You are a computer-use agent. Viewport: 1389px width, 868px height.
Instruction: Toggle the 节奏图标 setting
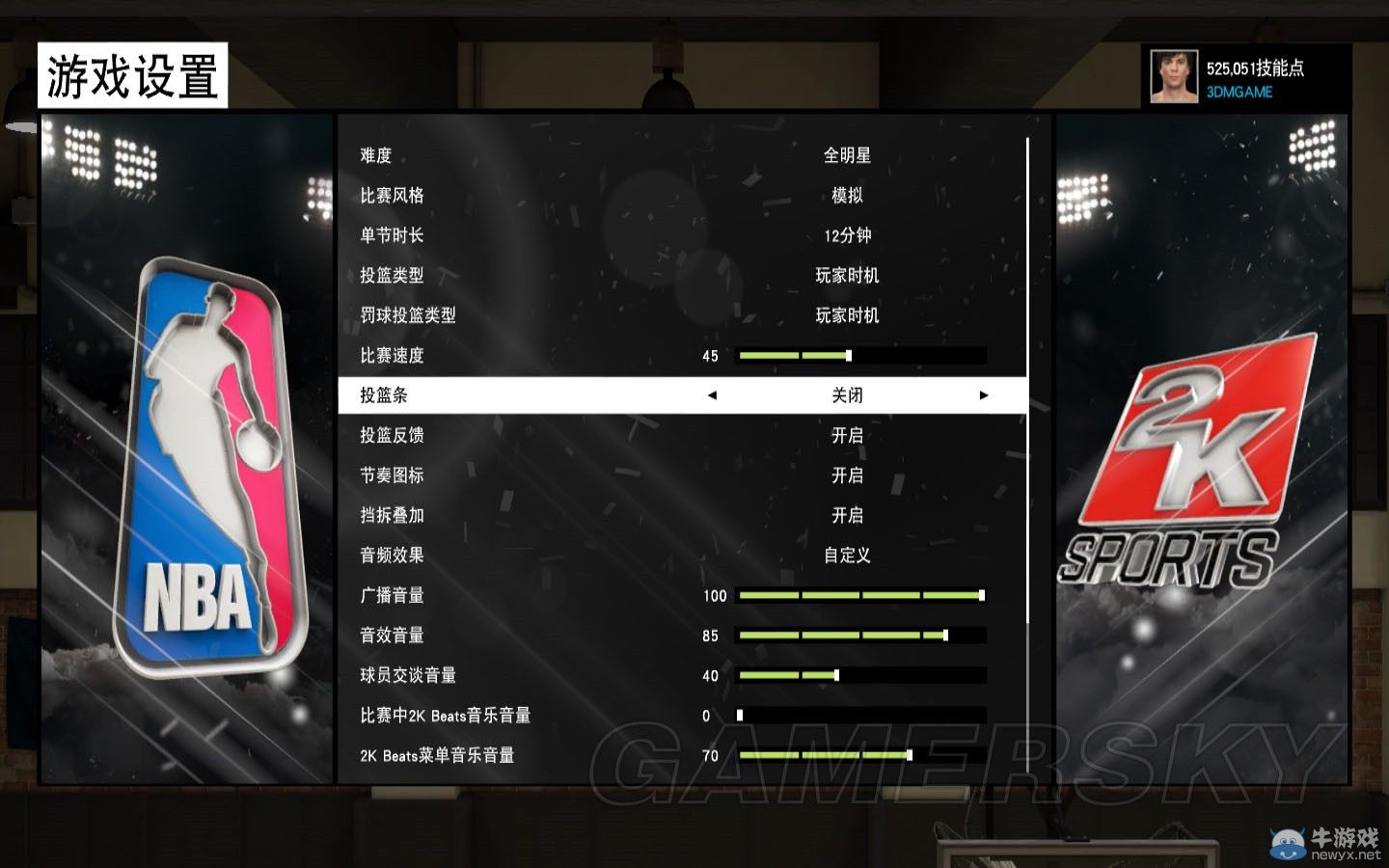847,475
